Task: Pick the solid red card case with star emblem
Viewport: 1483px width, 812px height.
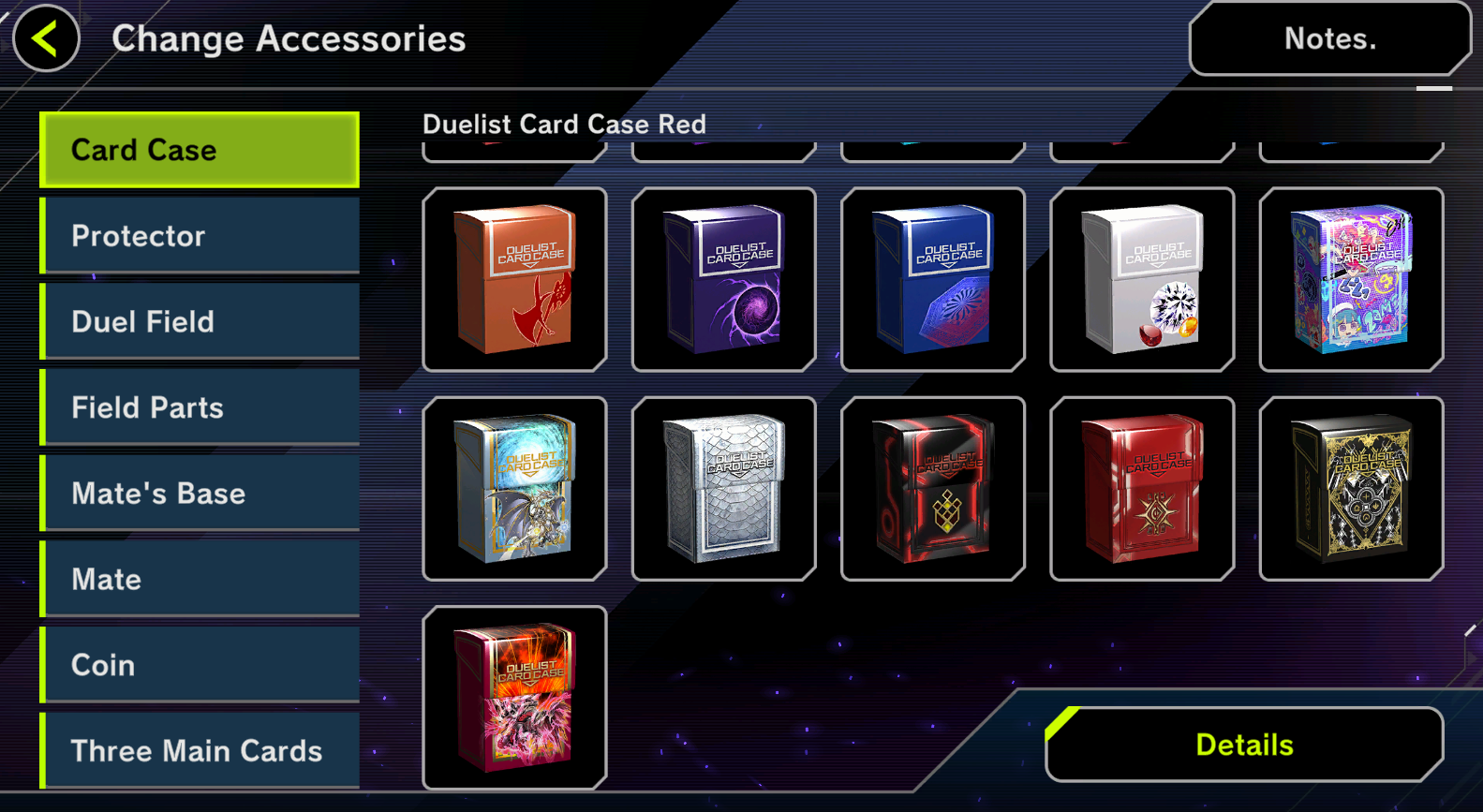Action: [x=1142, y=488]
